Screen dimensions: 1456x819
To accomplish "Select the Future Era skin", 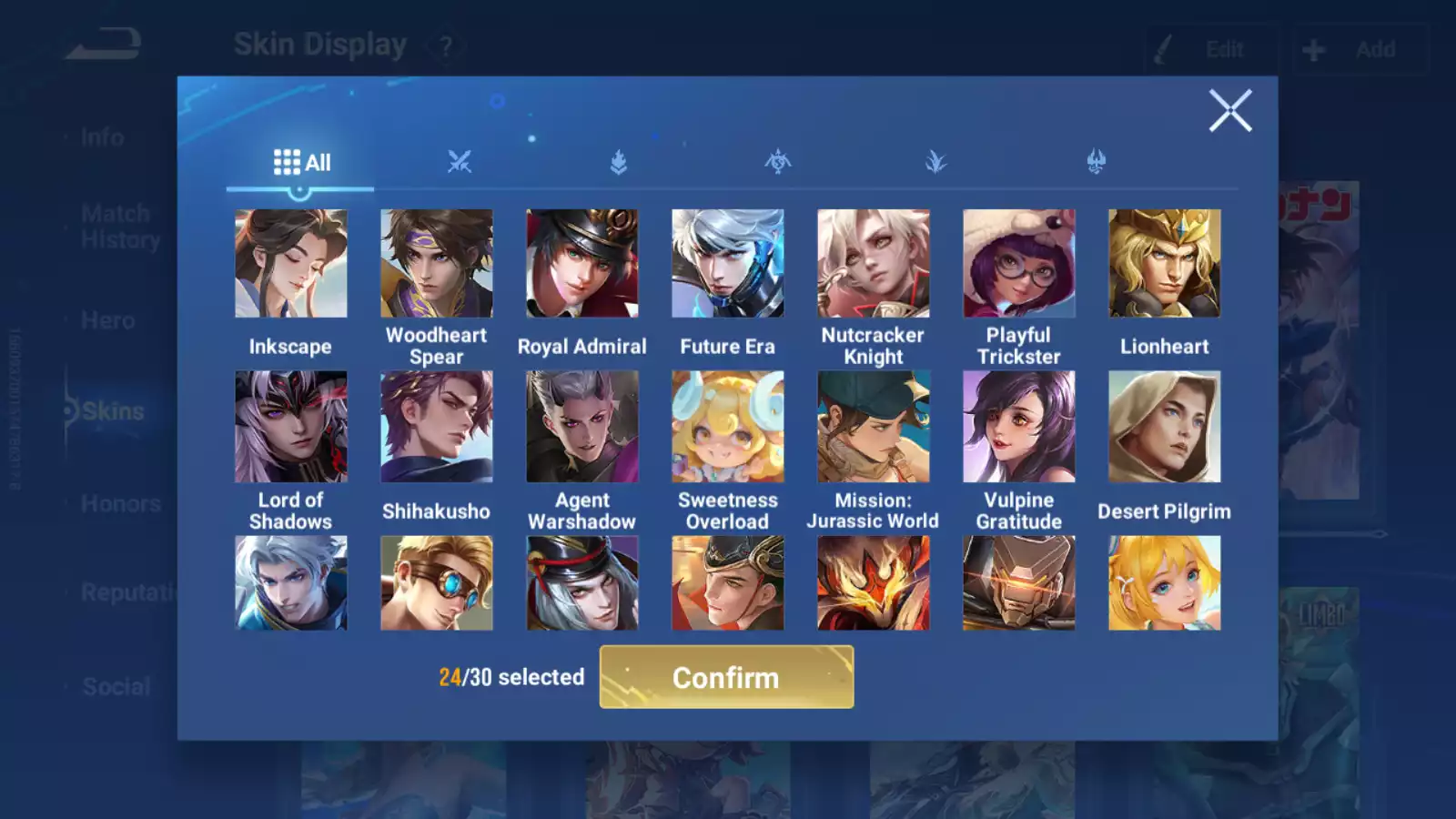I will tap(728, 264).
